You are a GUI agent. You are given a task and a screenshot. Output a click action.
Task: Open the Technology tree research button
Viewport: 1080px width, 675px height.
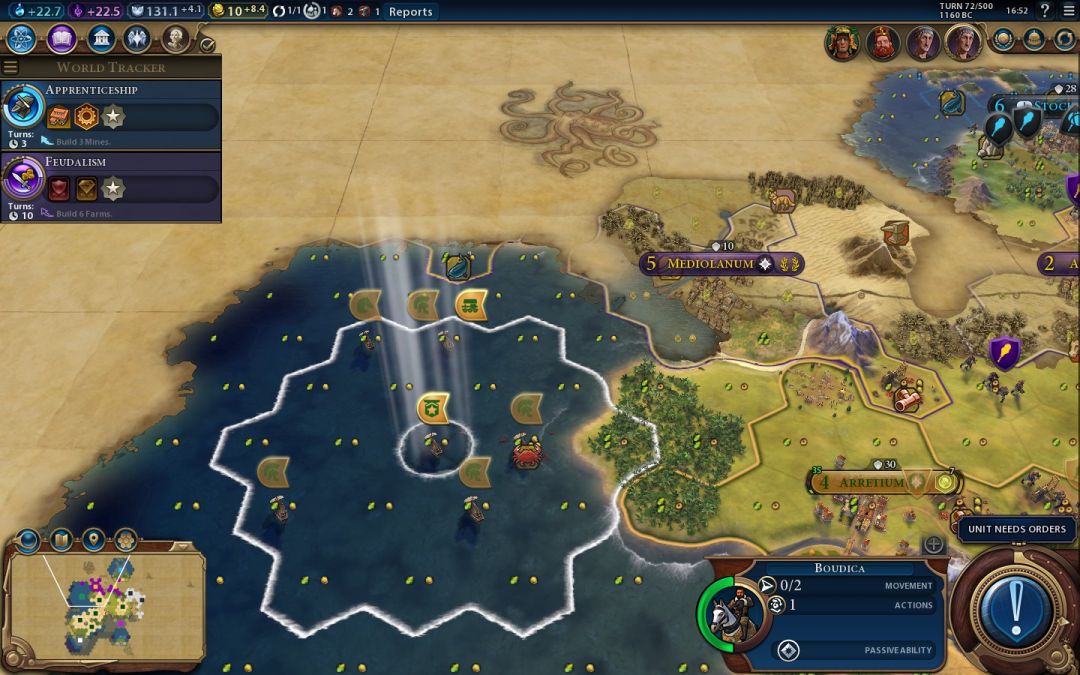click(x=22, y=39)
